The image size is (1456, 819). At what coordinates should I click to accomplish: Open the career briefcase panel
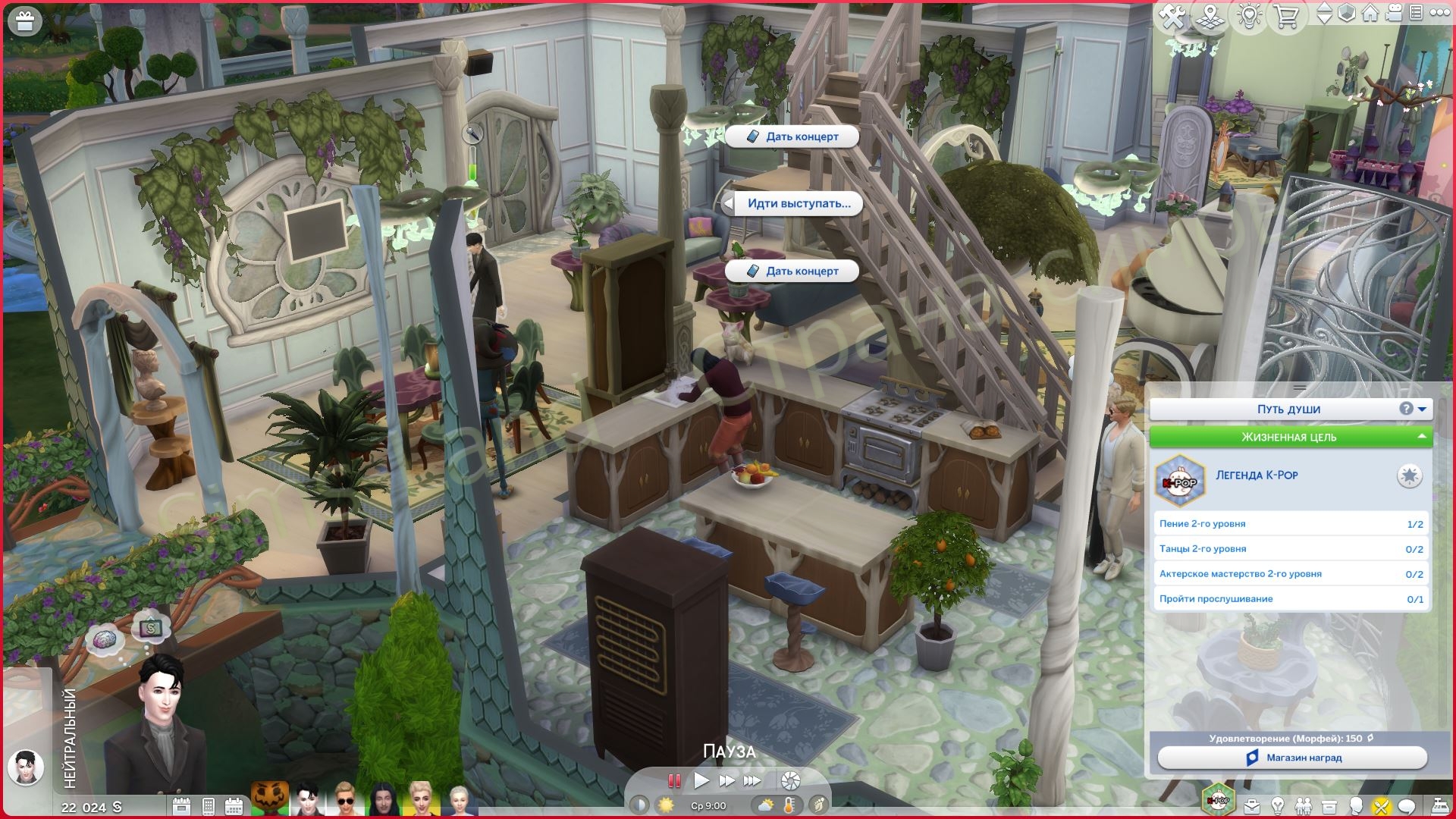click(1251, 805)
